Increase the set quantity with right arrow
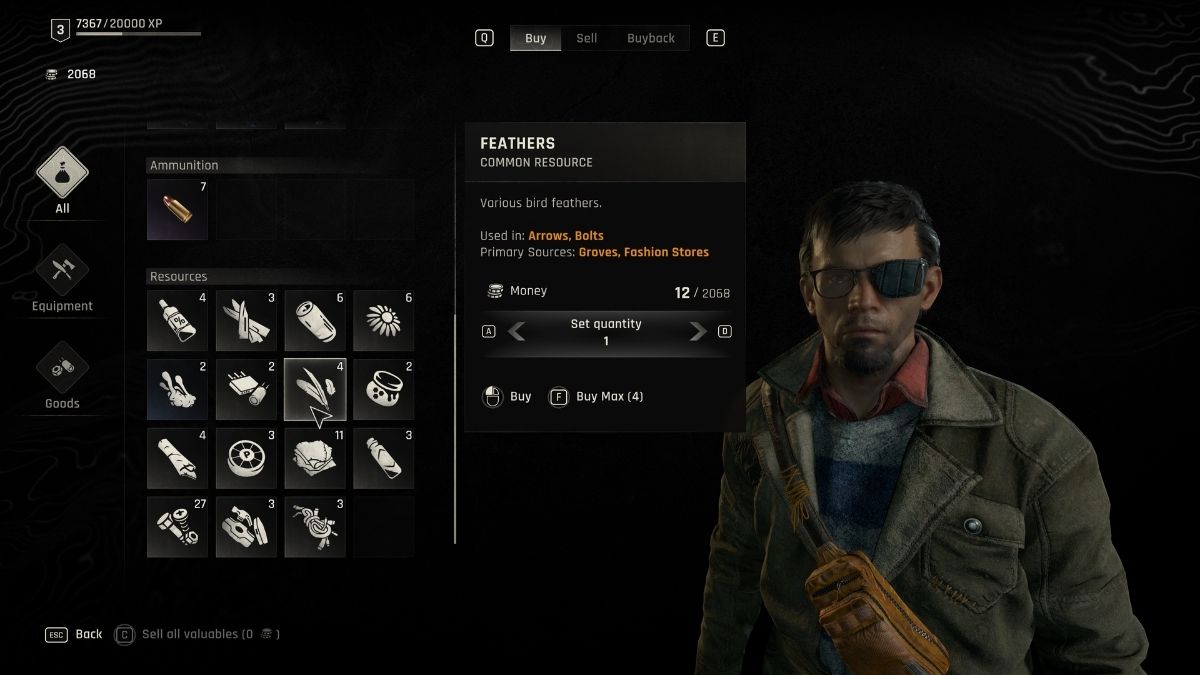Image resolution: width=1200 pixels, height=675 pixels. (698, 332)
